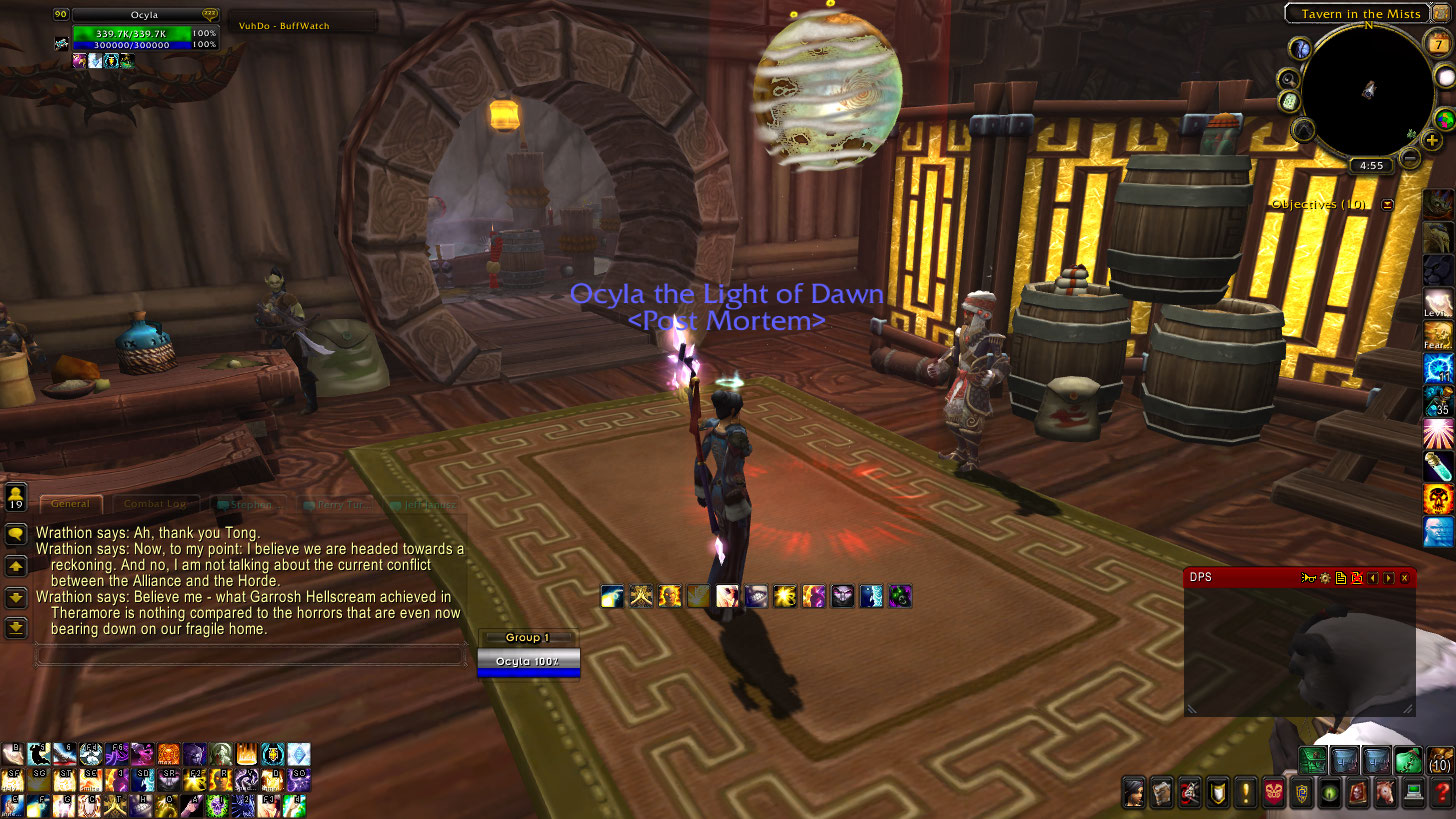Collapse the Objectives tracker
This screenshot has width=1456, height=819.
1387,204
